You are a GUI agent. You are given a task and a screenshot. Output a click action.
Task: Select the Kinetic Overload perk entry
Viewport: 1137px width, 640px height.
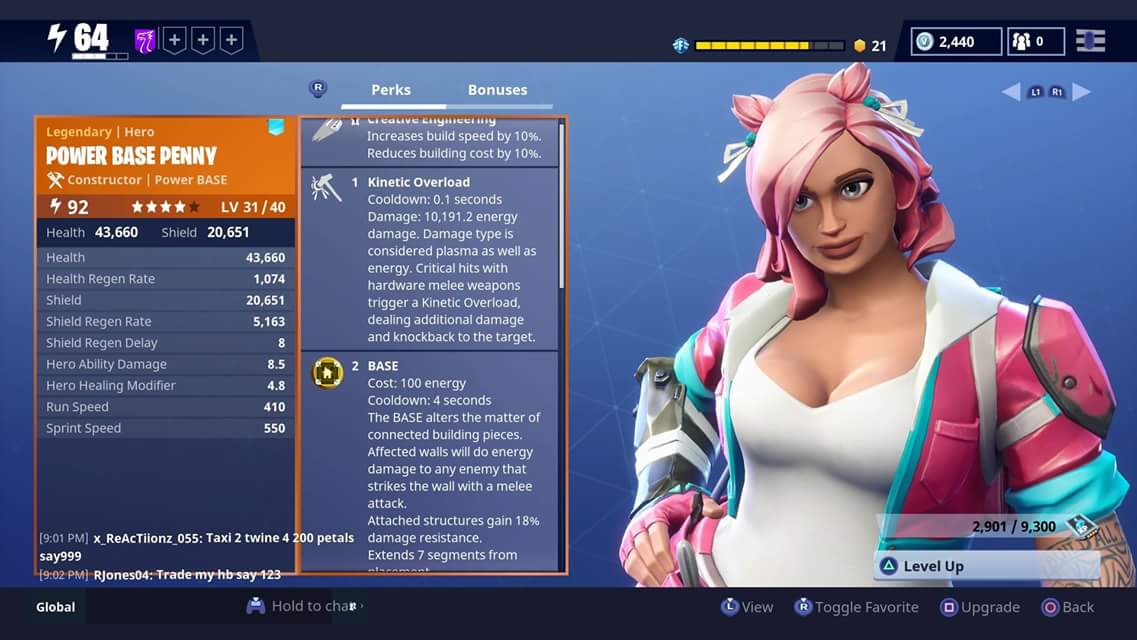click(430, 258)
